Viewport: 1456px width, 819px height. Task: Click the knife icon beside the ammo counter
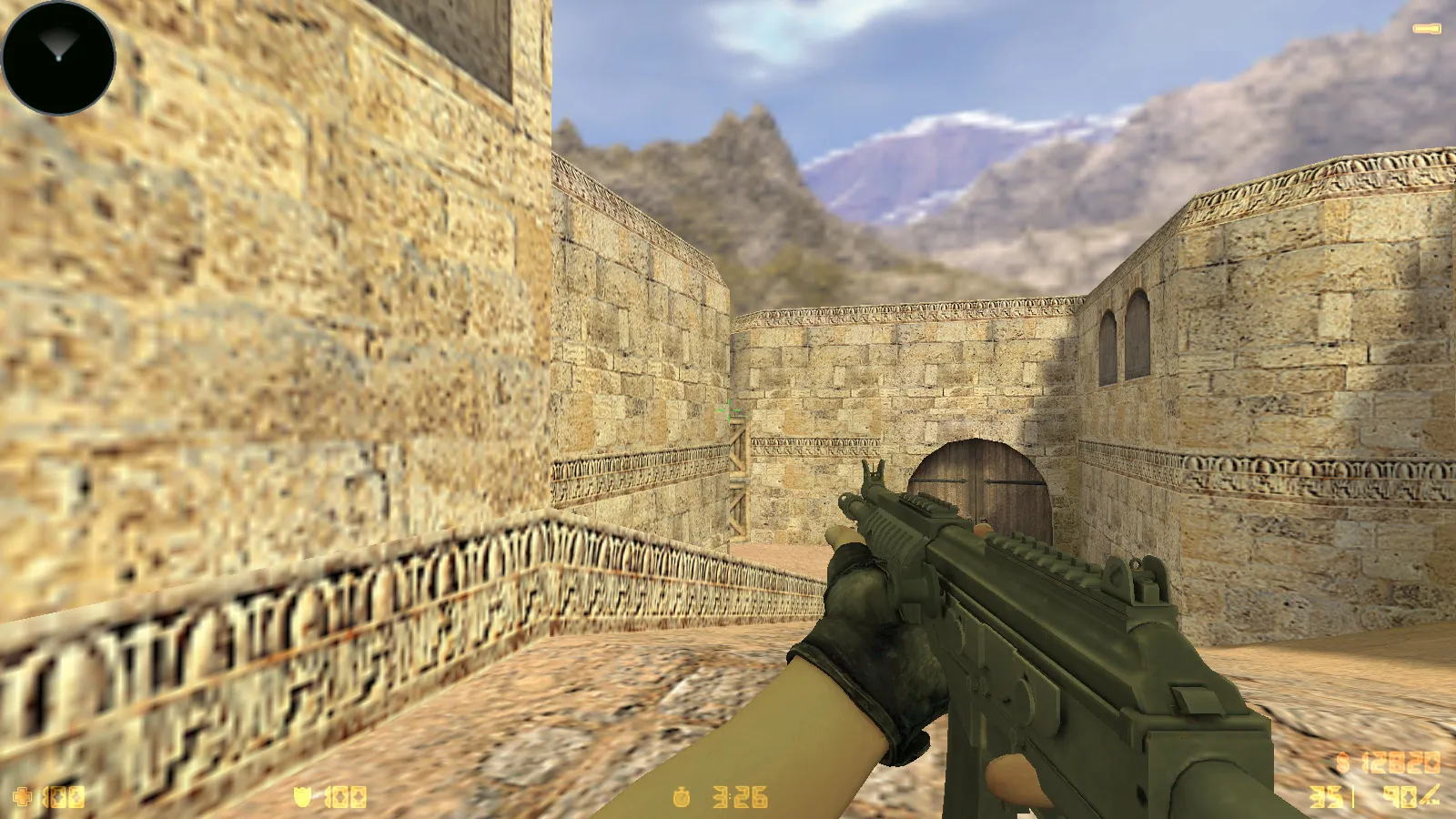tap(1431, 796)
